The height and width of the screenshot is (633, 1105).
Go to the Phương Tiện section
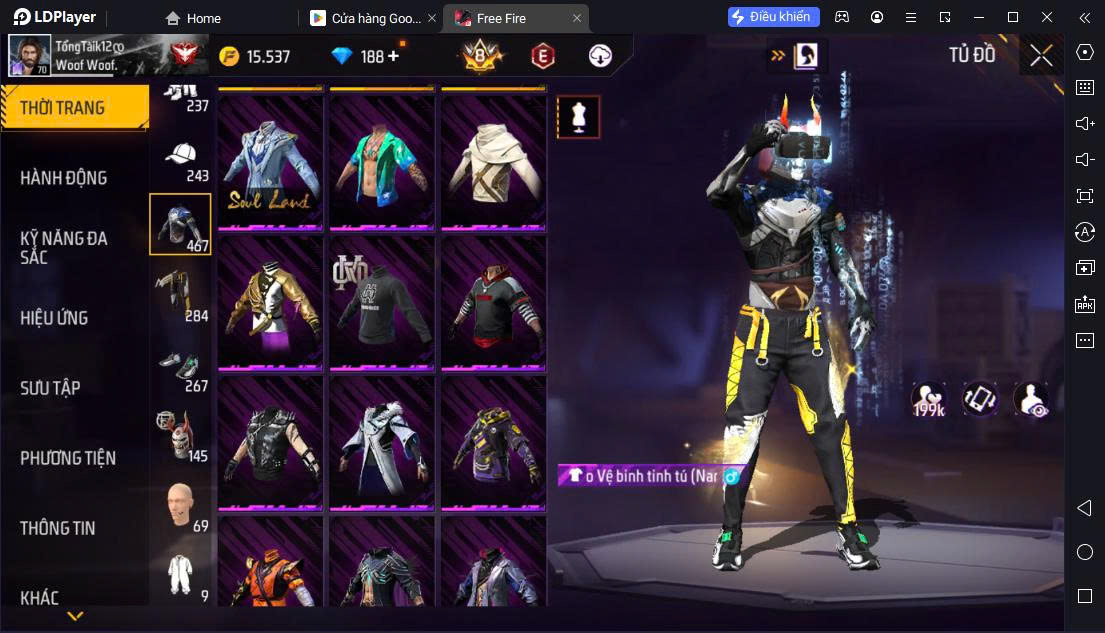(x=68, y=458)
